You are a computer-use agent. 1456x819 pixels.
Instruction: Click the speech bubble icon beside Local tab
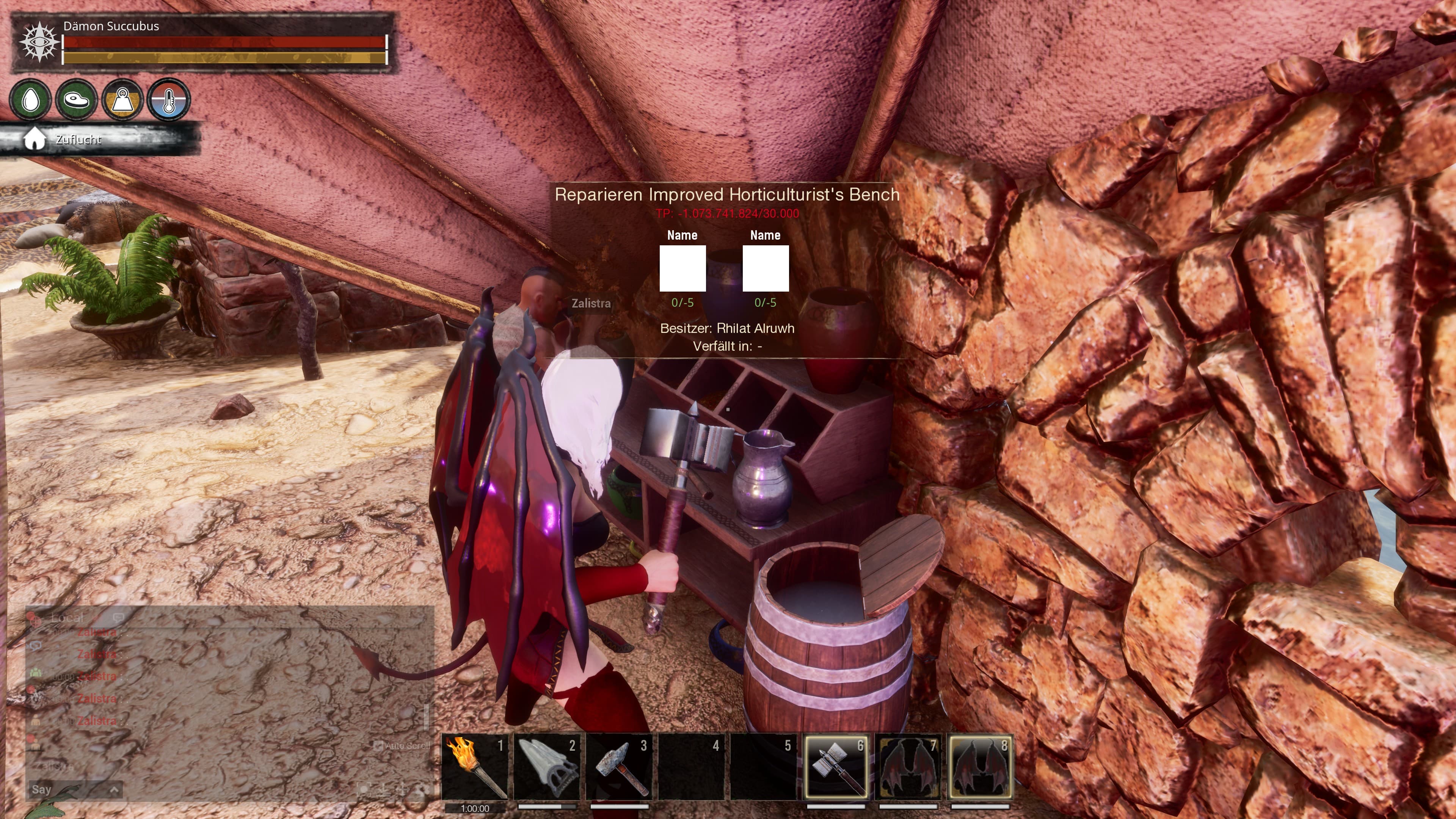coord(118,618)
